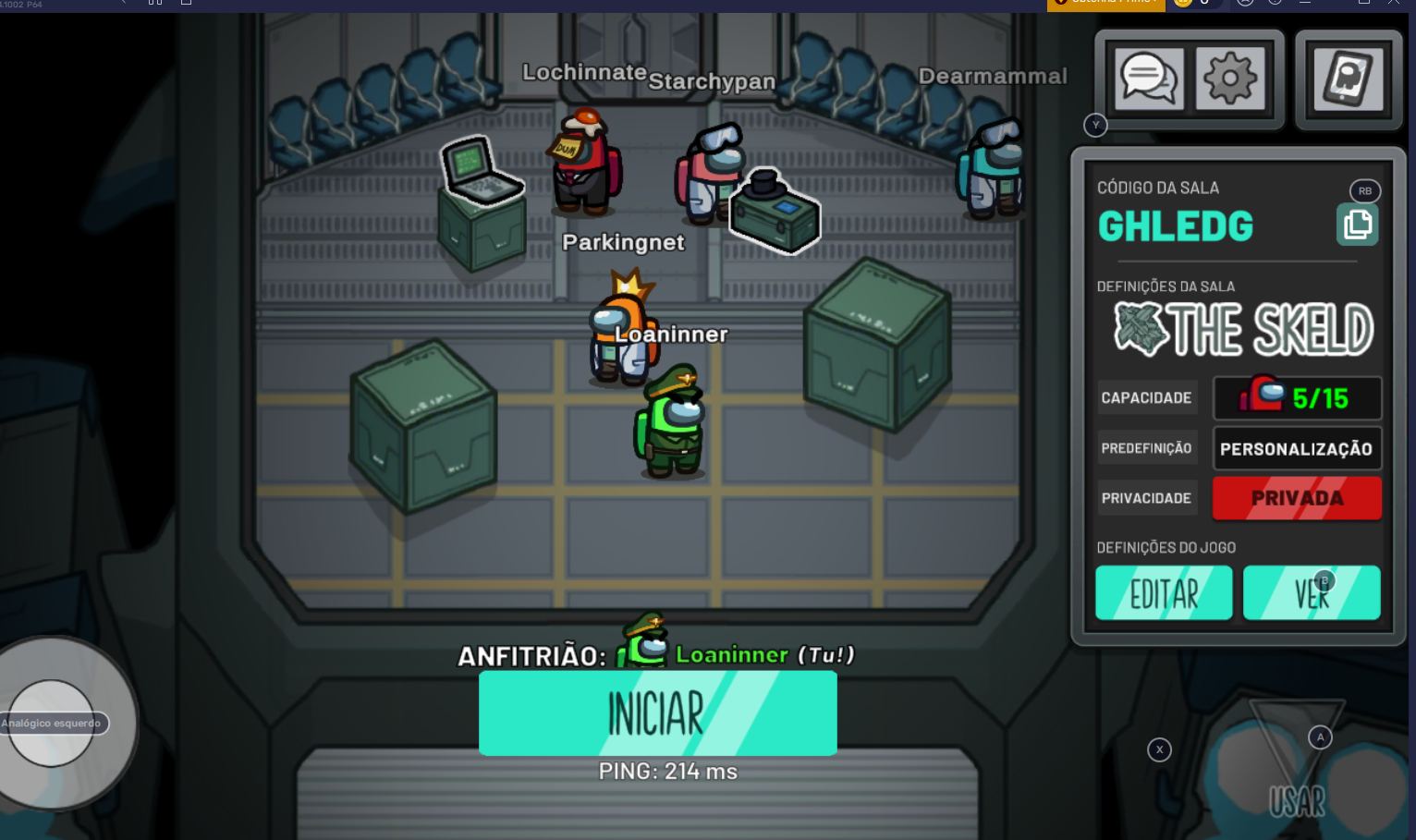1416x840 pixels.
Task: Start the match with the INICIAR button
Action: click(x=657, y=712)
